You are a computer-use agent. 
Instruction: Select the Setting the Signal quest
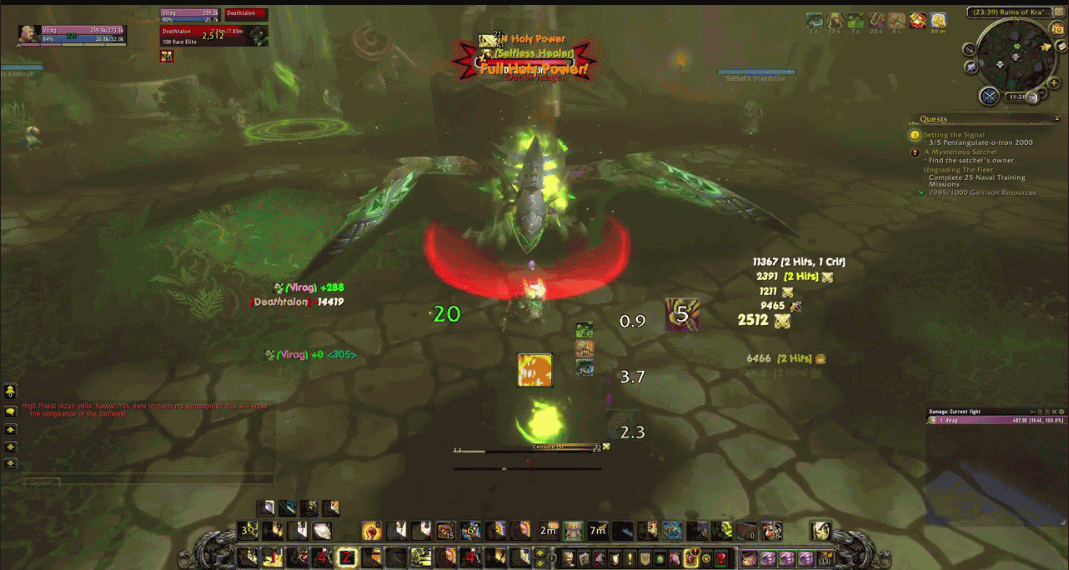(953, 134)
